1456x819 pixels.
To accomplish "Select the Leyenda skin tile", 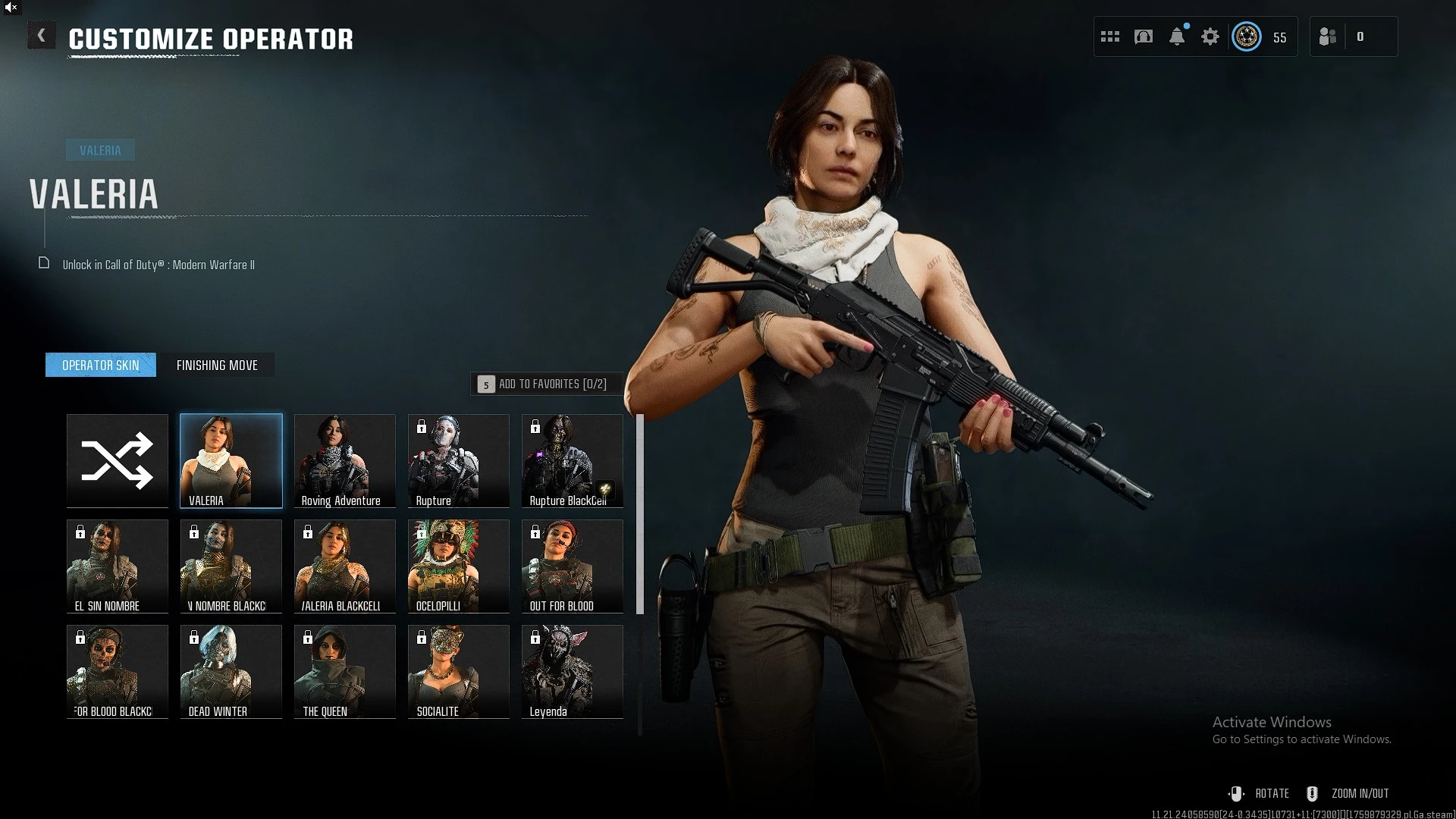I will pos(573,671).
